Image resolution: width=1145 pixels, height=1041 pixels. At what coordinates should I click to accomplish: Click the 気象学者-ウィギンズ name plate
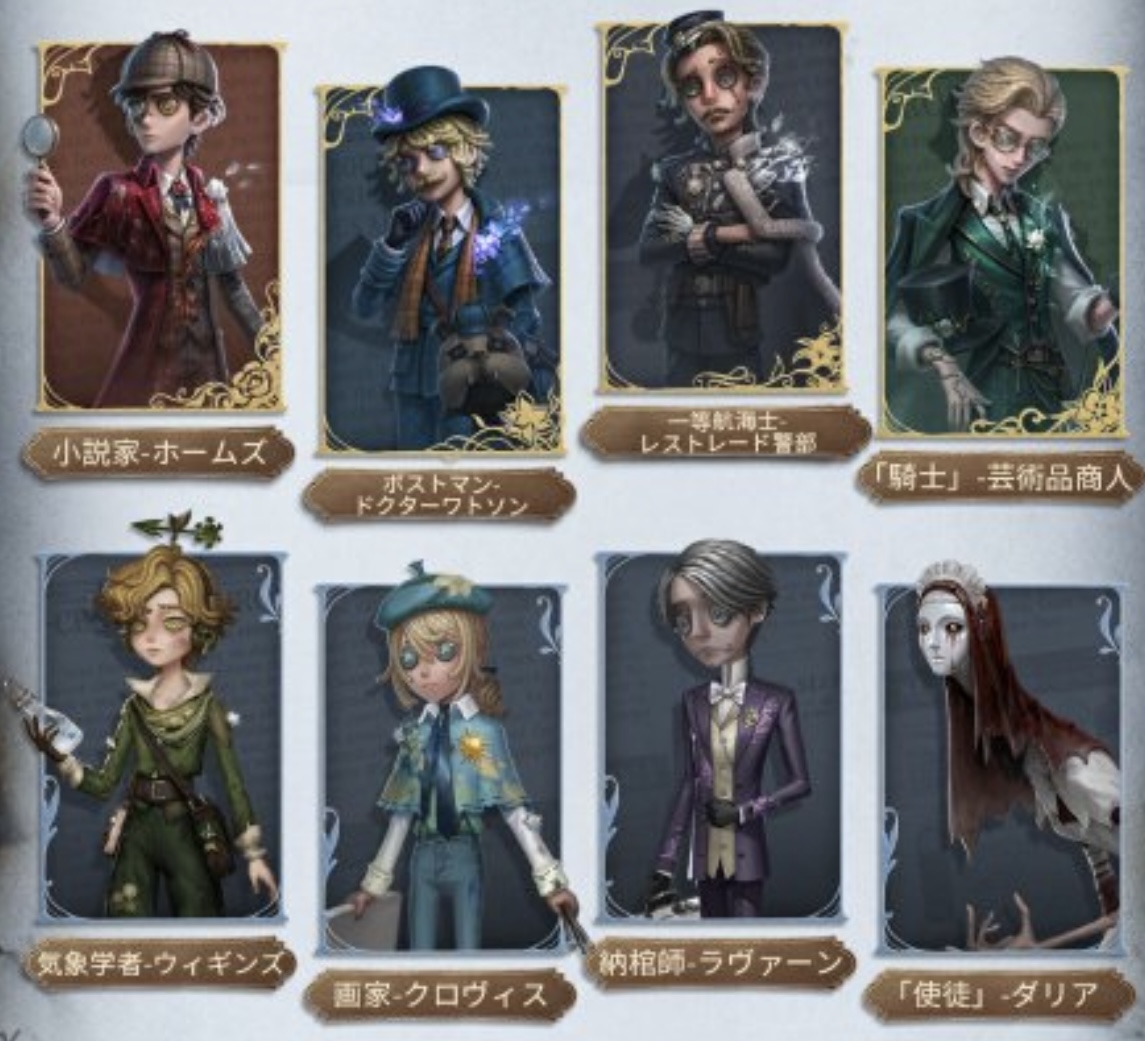coord(158,964)
